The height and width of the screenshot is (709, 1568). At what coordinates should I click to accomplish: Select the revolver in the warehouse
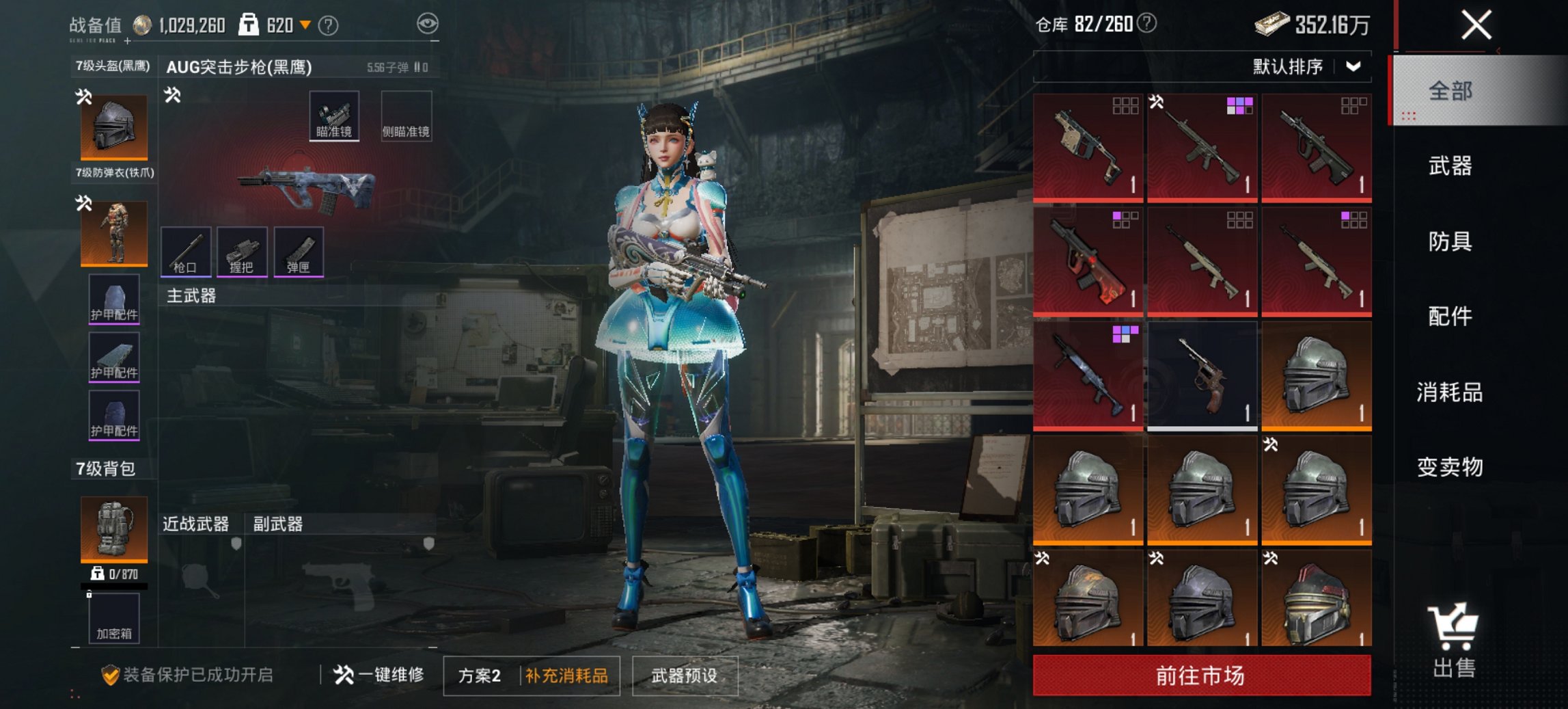pyautogui.click(x=1202, y=377)
